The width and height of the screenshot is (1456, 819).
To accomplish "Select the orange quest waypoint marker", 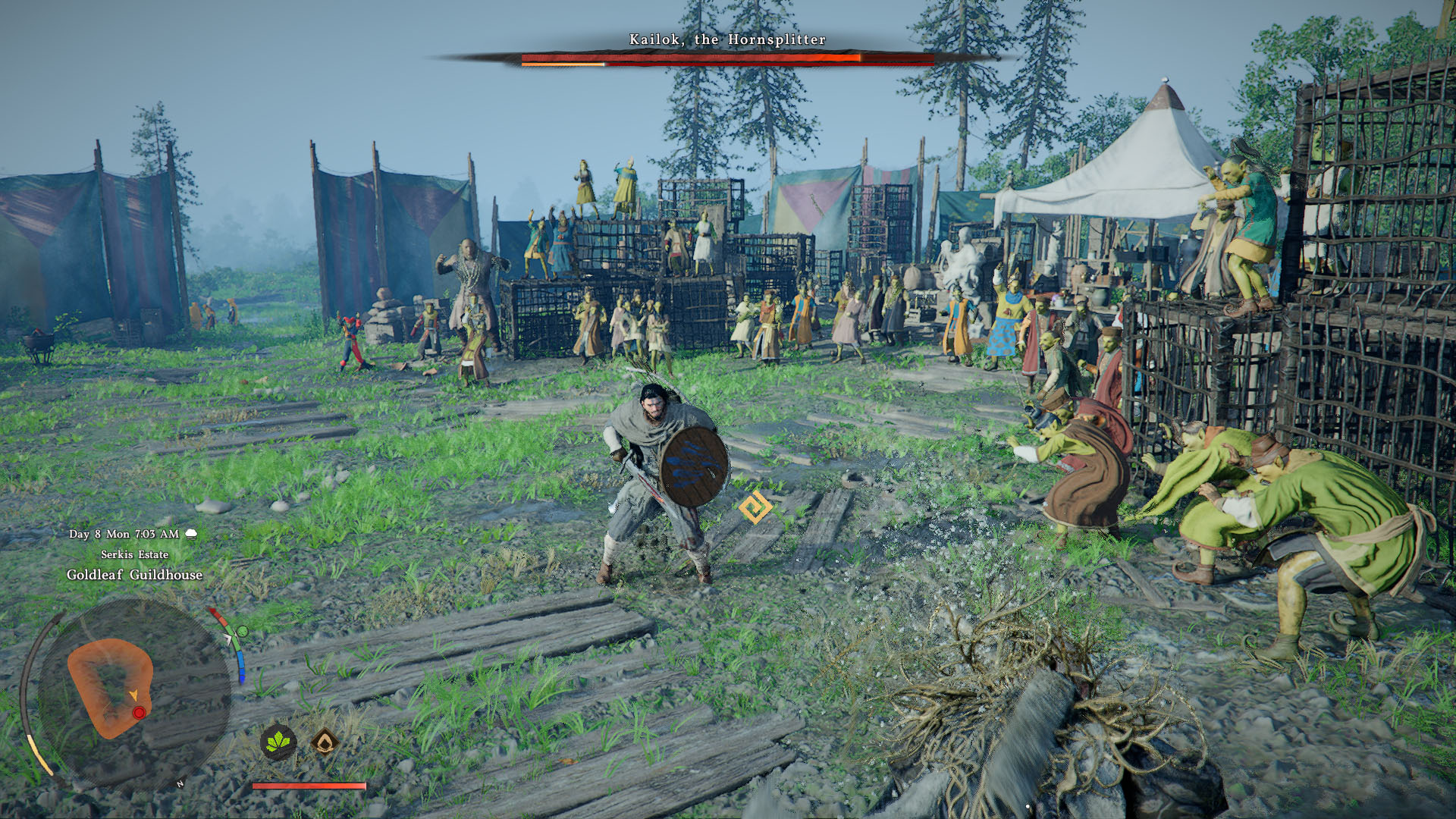I will pos(755,507).
